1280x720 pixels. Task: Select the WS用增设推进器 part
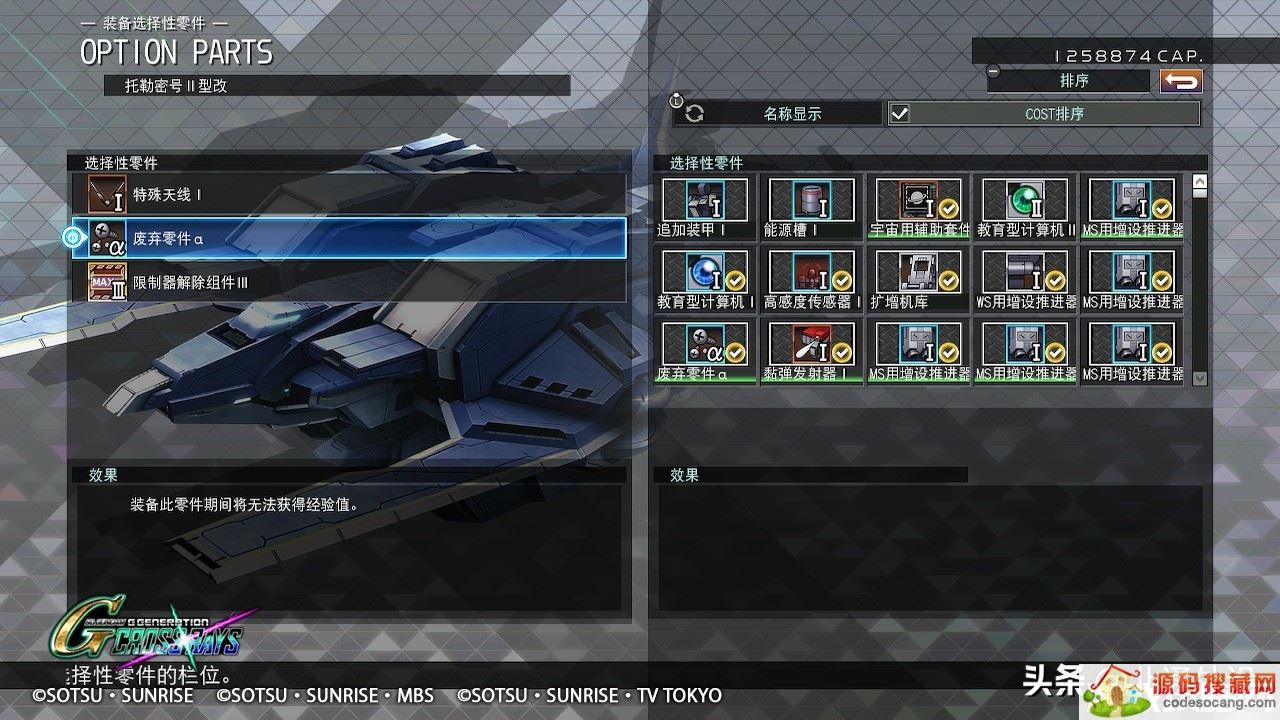(x=1026, y=279)
